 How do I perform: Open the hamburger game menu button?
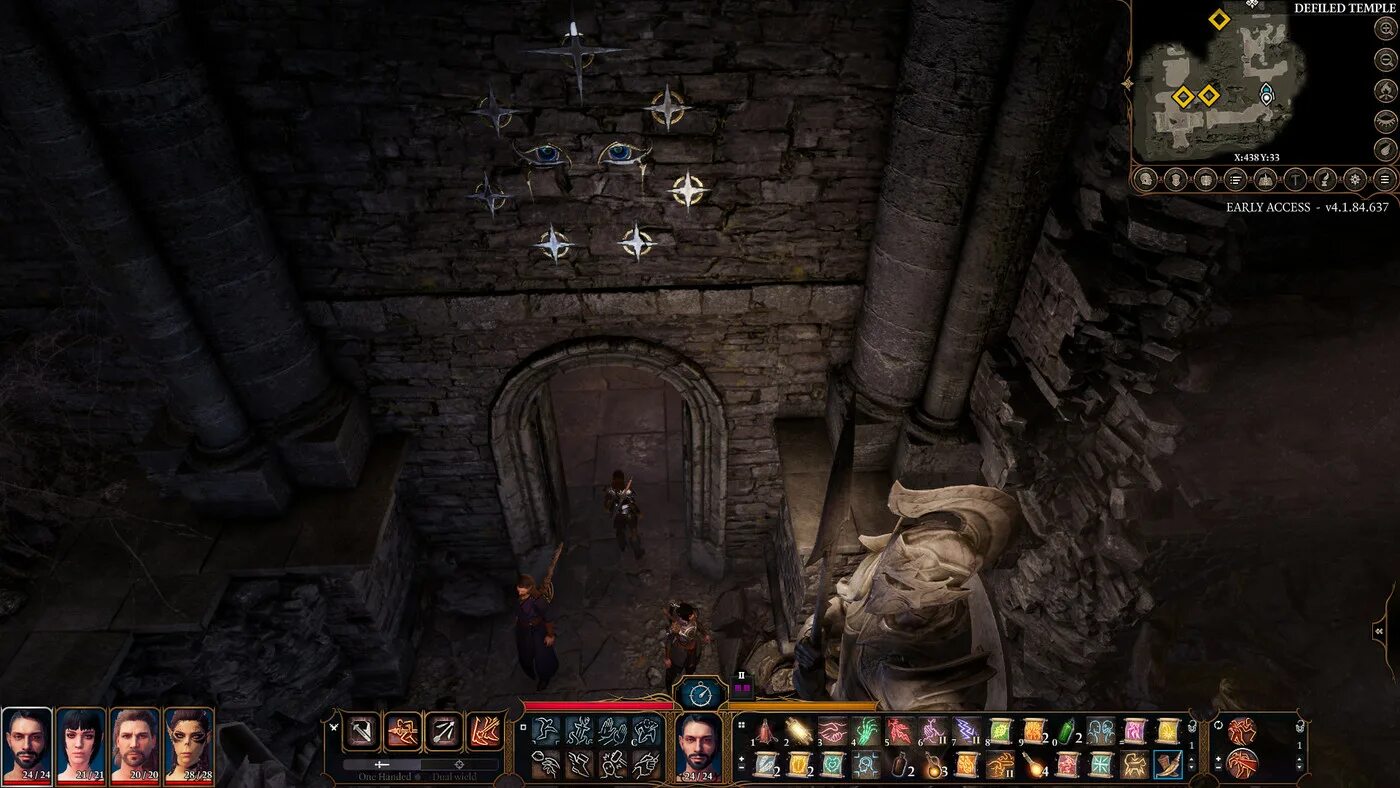click(x=1385, y=180)
